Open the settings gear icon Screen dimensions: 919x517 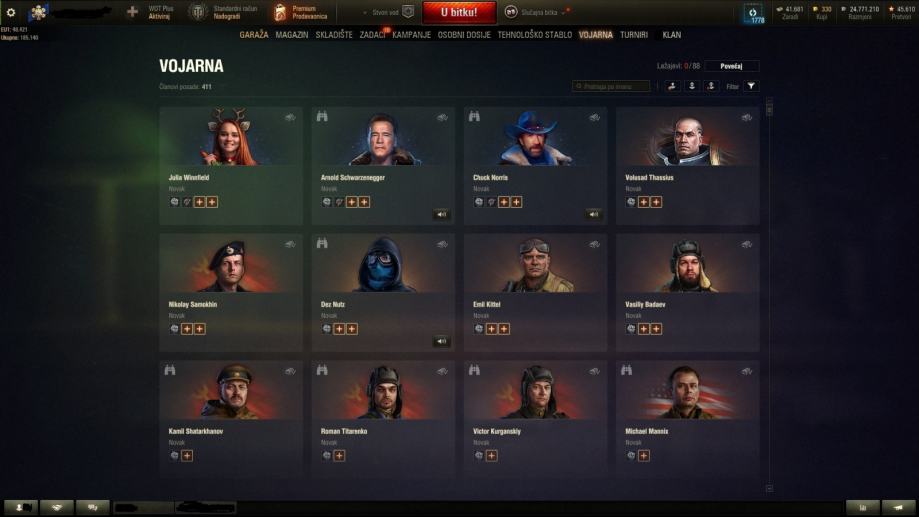11,12
